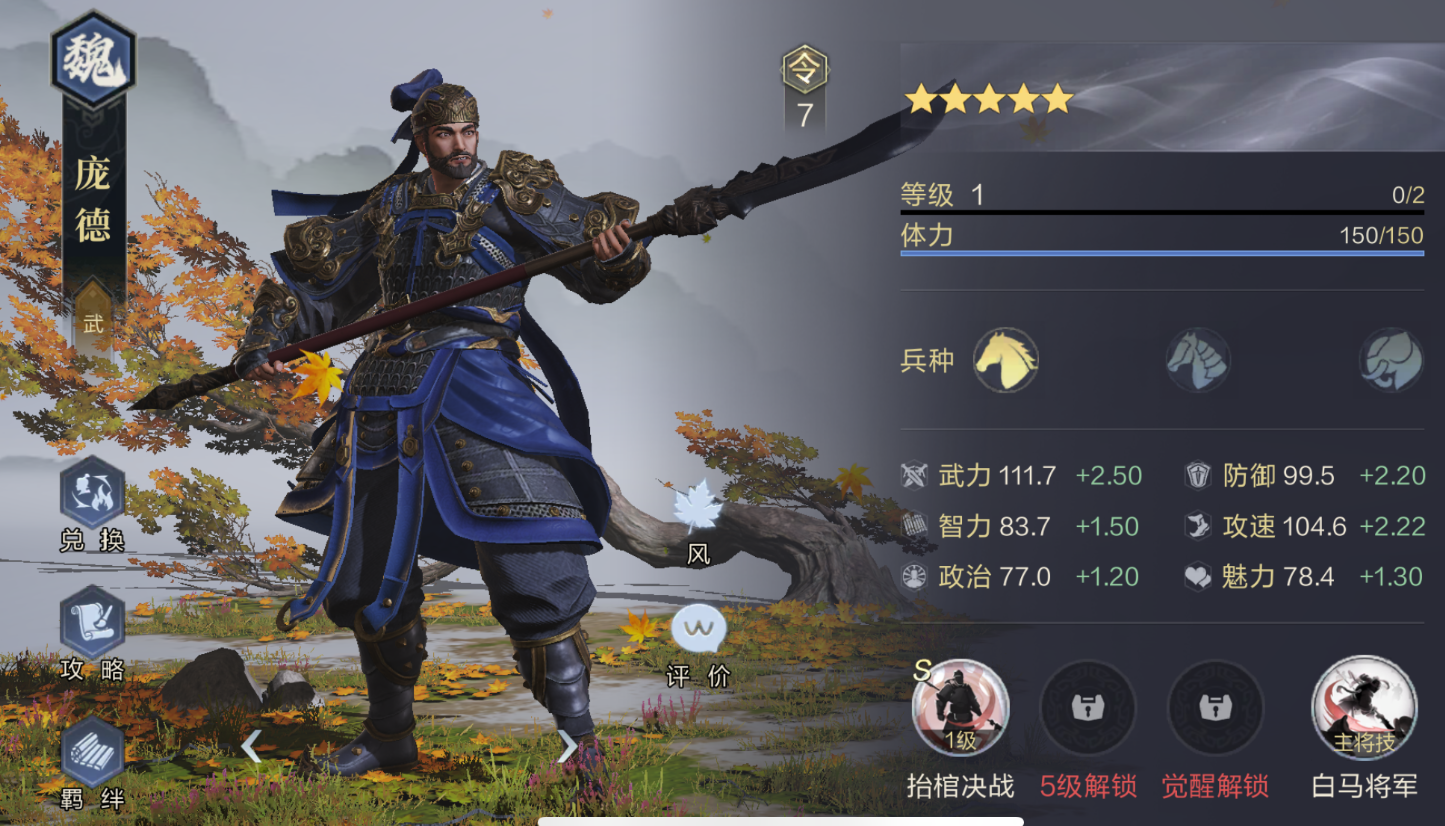1445x826 pixels.
Task: Select the war elephant troop icon
Action: coord(1392,362)
